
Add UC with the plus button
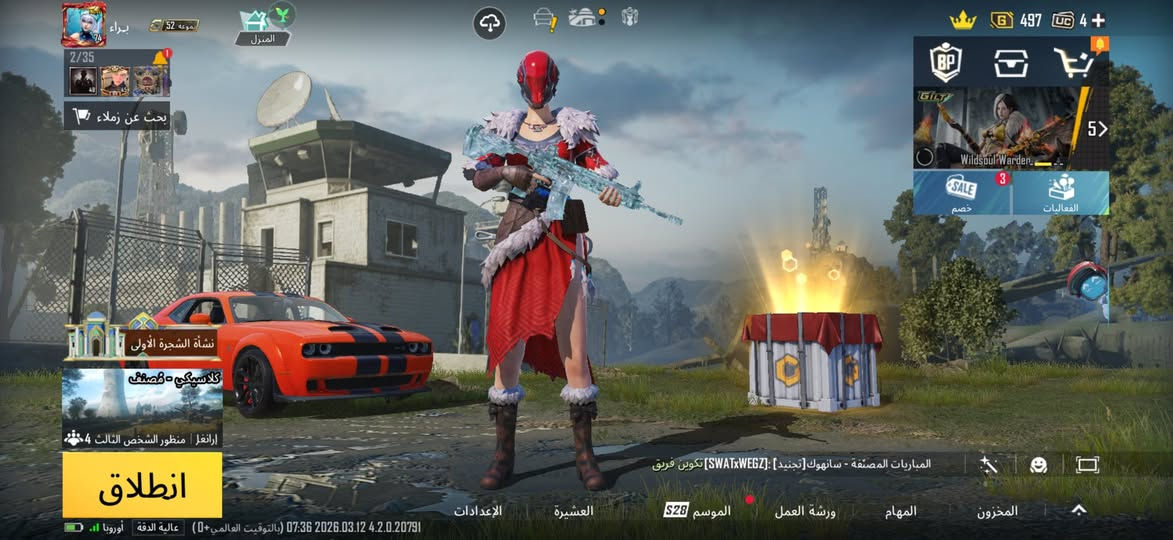pos(1098,20)
